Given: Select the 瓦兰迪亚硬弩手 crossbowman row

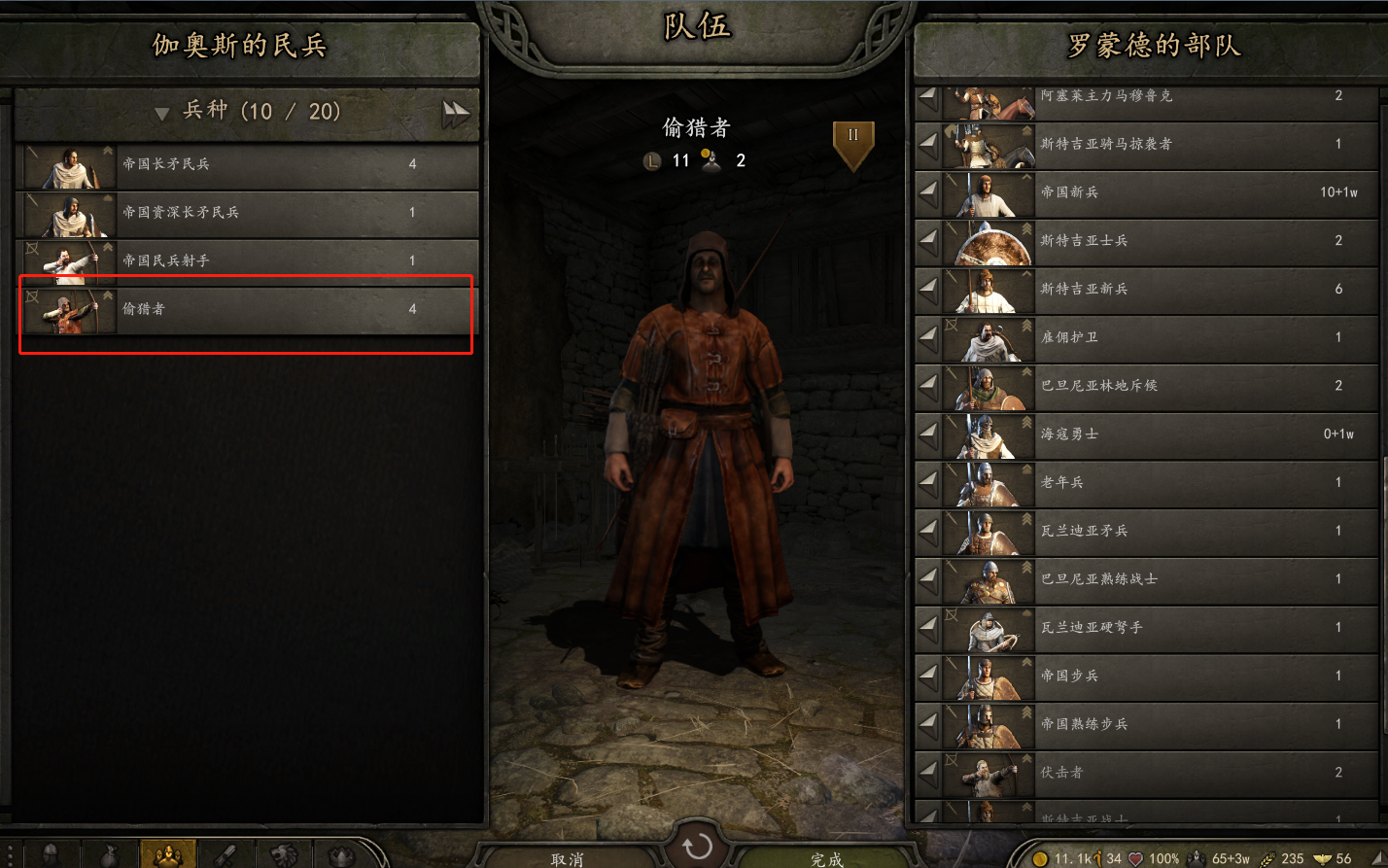Looking at the screenshot, I should [1157, 628].
